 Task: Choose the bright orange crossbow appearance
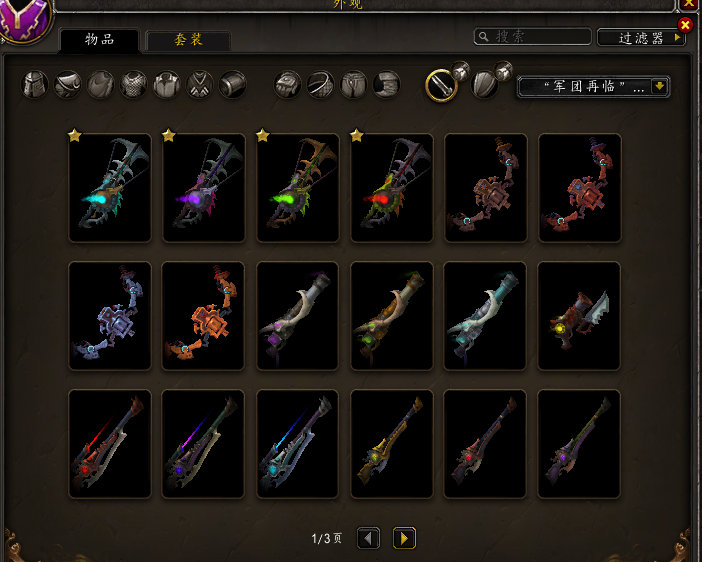[x=204, y=316]
